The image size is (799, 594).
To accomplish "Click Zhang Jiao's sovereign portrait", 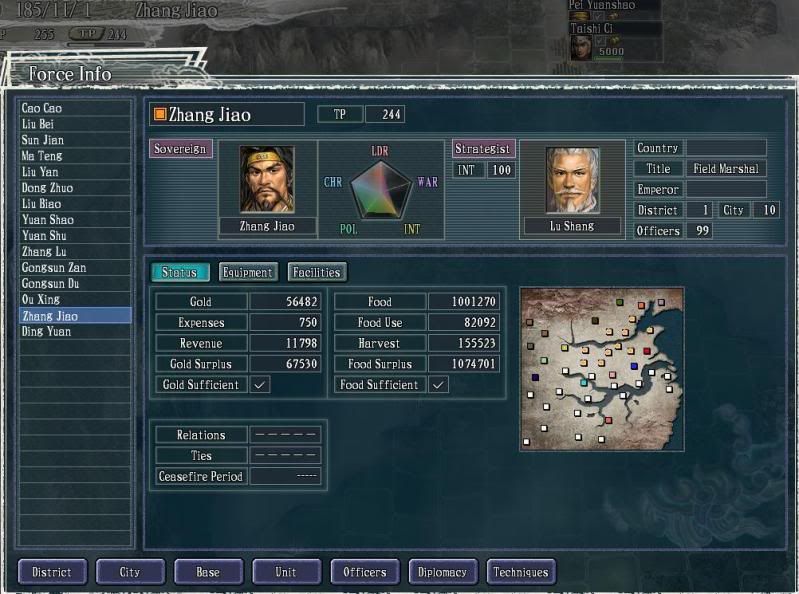I will [x=266, y=180].
